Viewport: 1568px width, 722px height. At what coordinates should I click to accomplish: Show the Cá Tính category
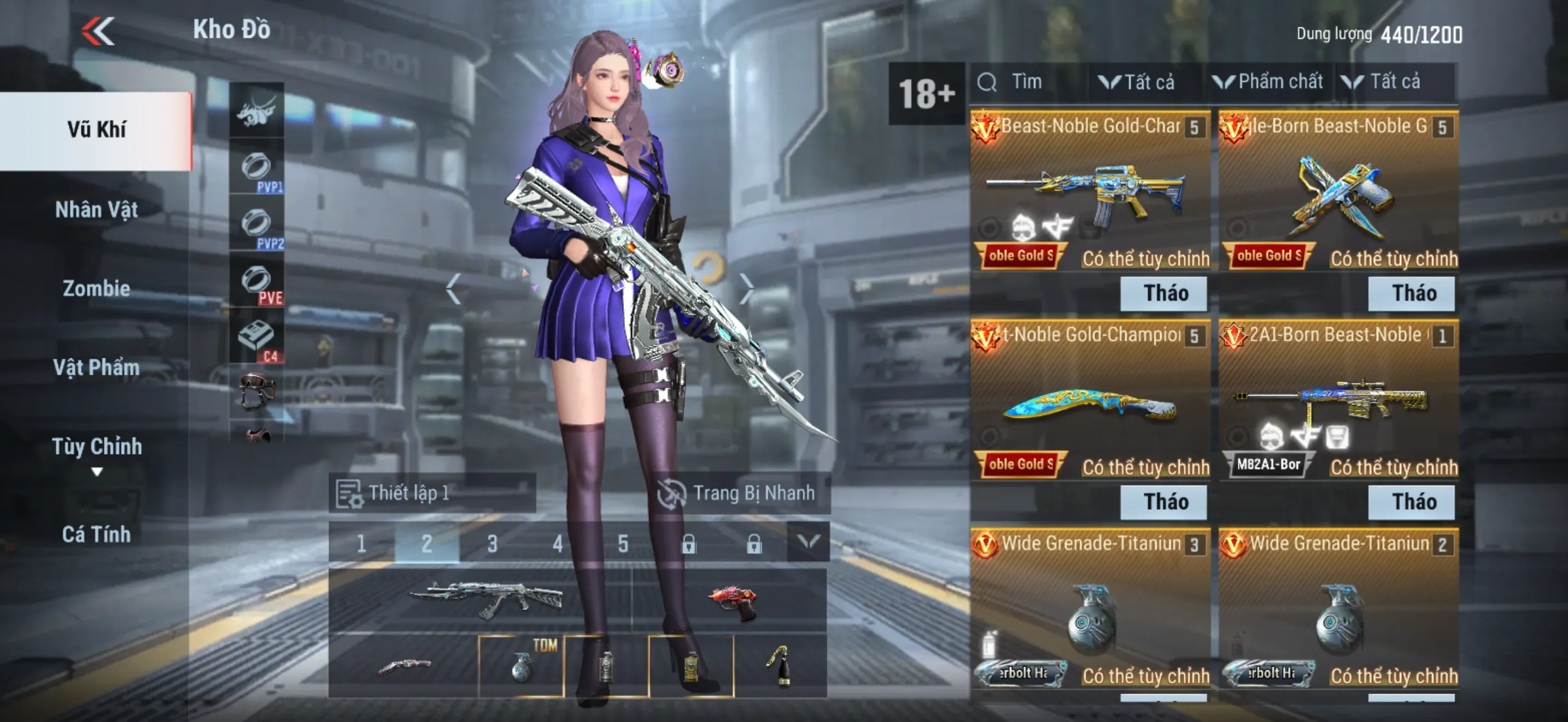[x=96, y=534]
